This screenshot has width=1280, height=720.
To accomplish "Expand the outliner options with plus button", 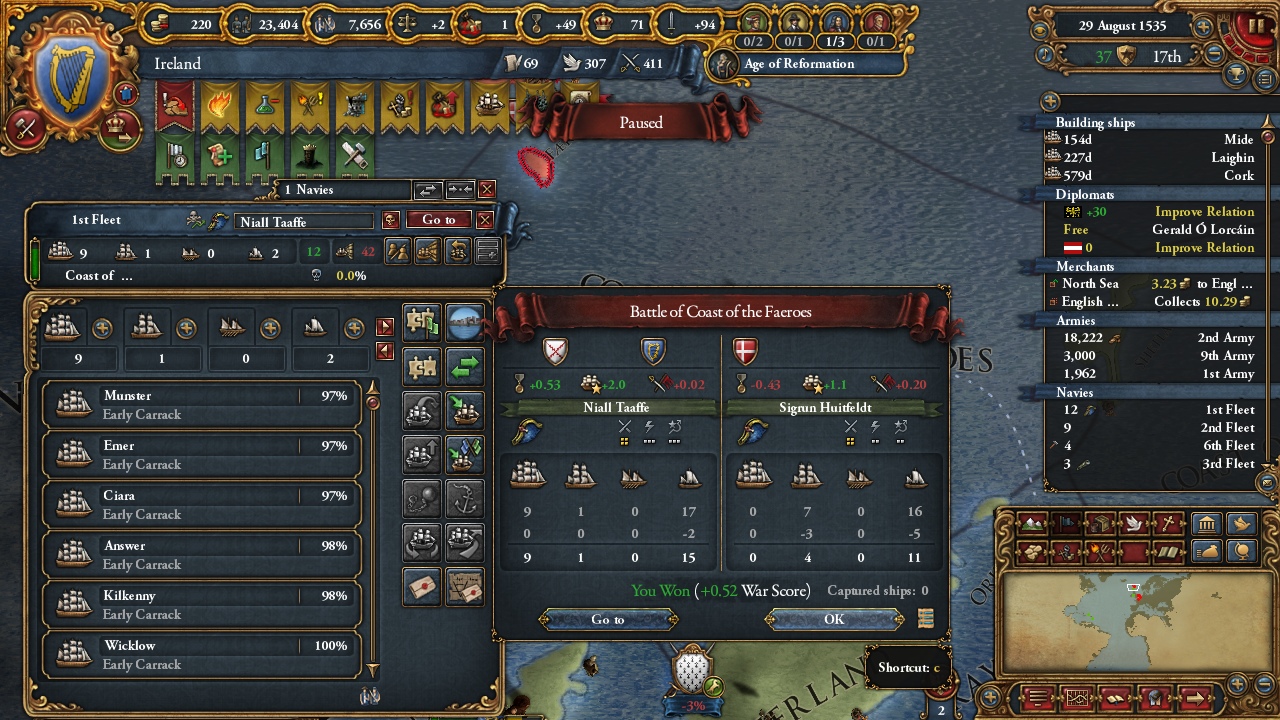I will [x=1050, y=101].
